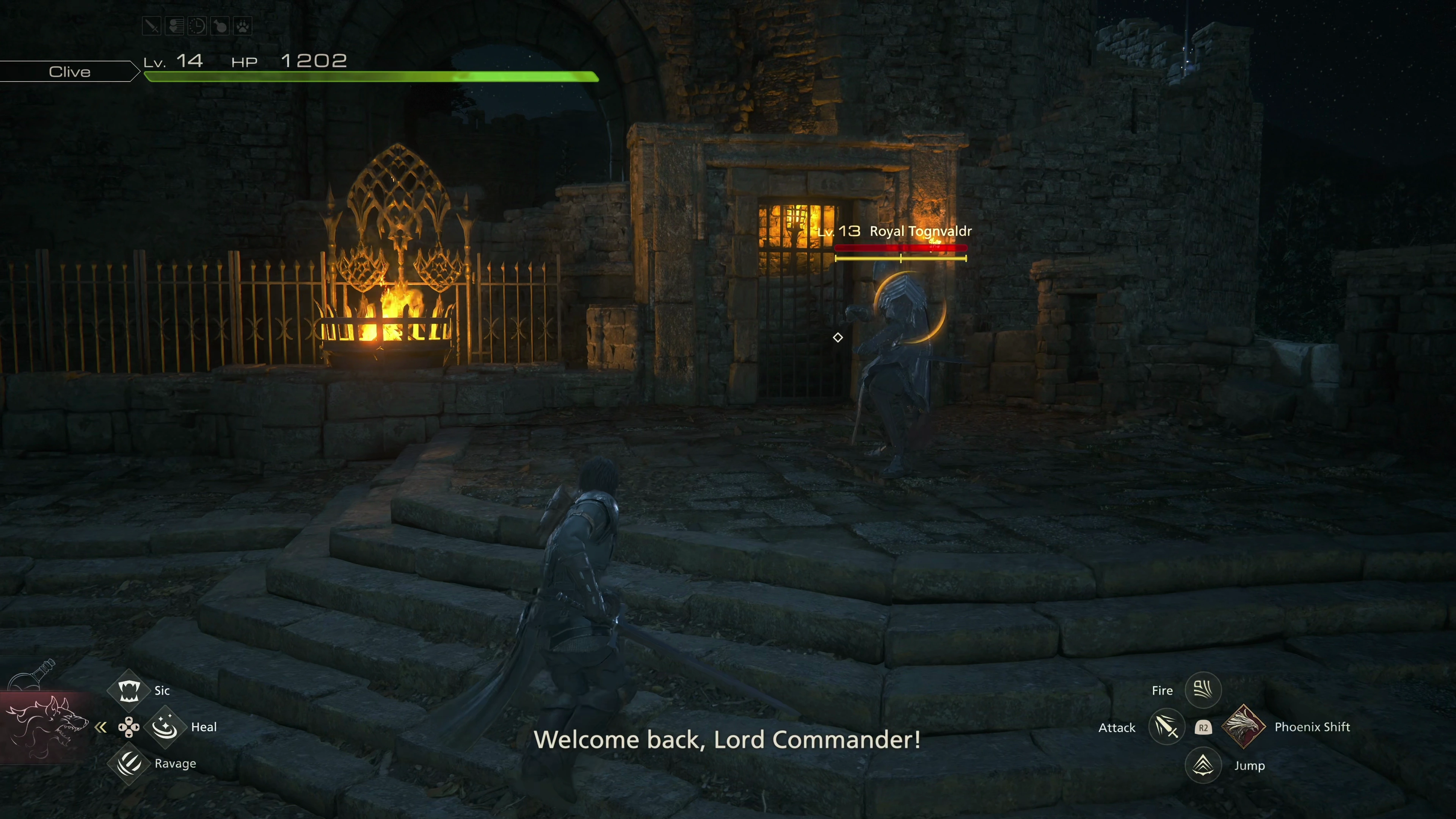Screen dimensions: 1456x819
Task: Click the sword status icon above Clive's level
Action: tap(152, 26)
